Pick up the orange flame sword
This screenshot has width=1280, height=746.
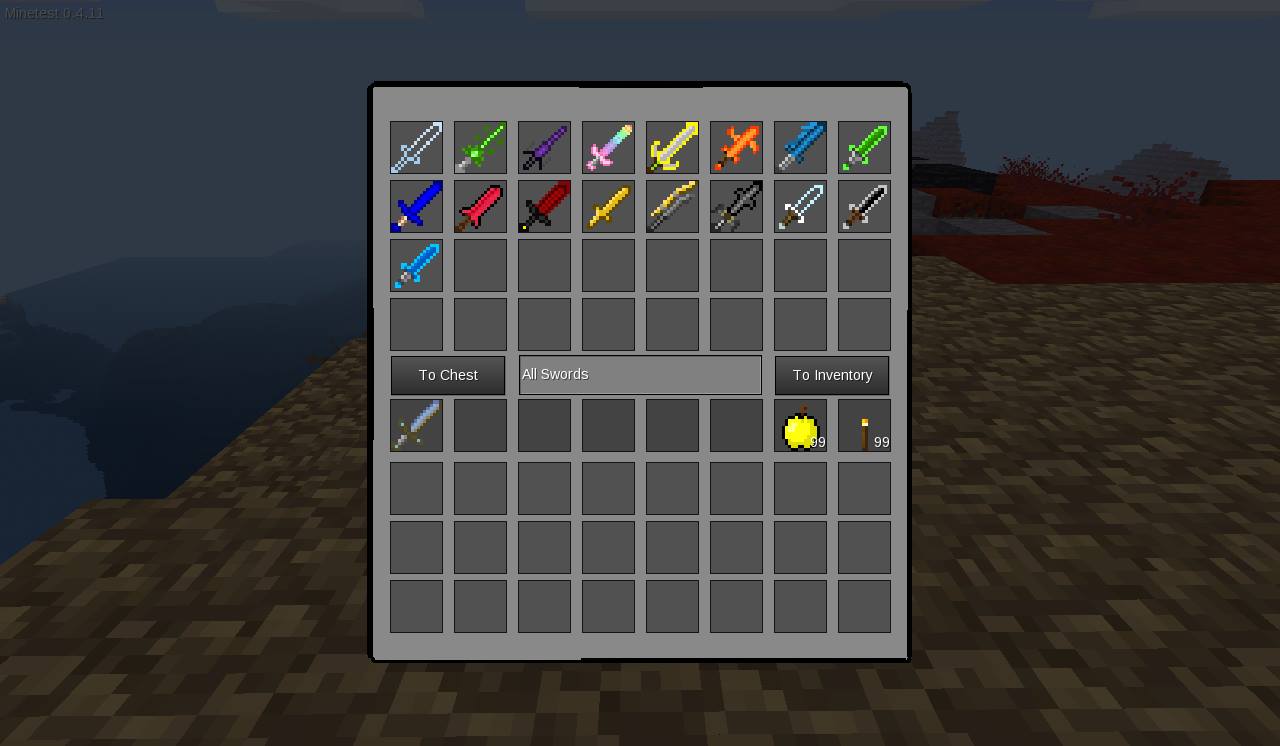736,147
